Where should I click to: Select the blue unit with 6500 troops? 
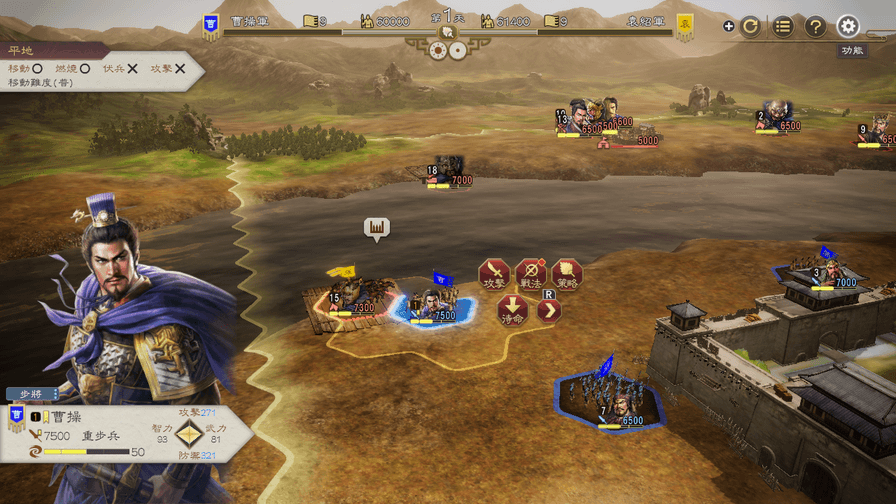[610, 400]
